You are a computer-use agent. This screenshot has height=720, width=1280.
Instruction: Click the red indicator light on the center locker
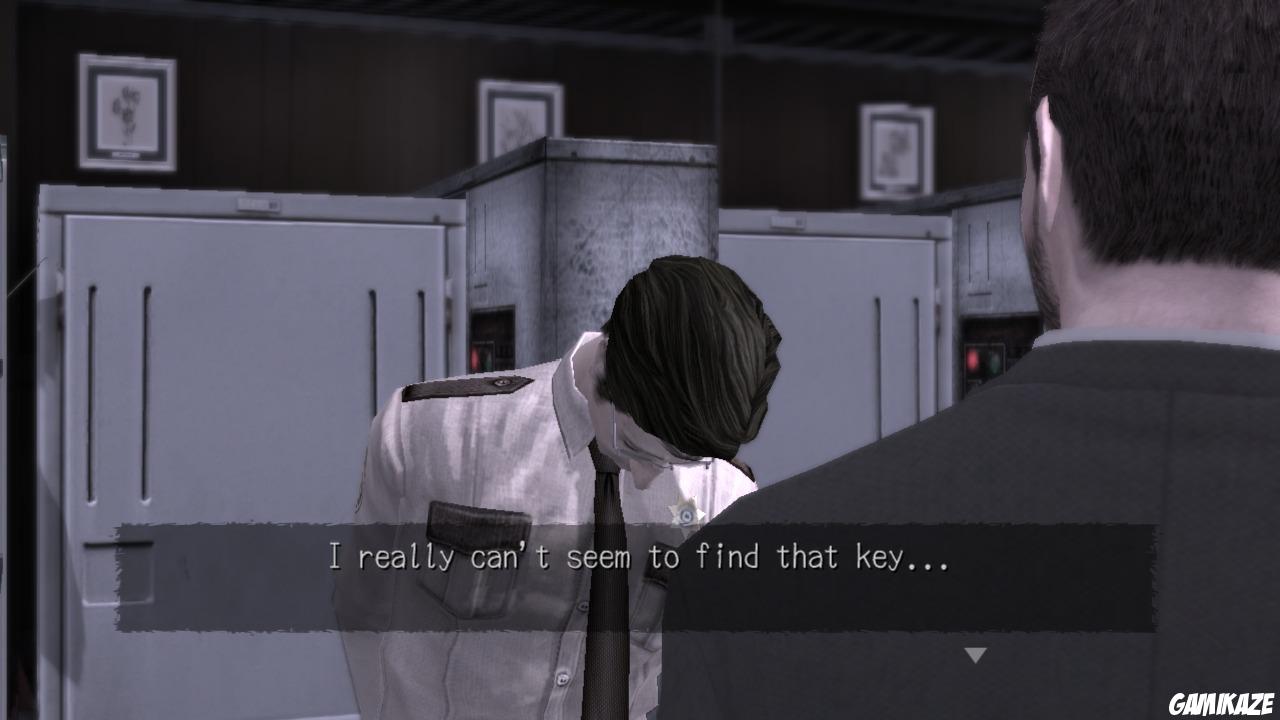(x=475, y=358)
